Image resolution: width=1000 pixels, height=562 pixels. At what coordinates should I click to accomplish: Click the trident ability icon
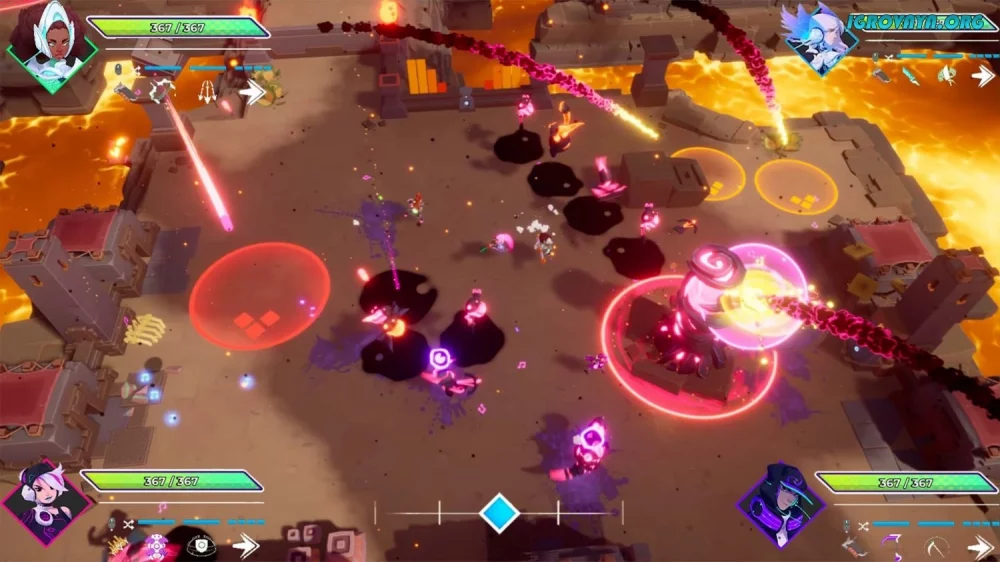tap(206, 92)
